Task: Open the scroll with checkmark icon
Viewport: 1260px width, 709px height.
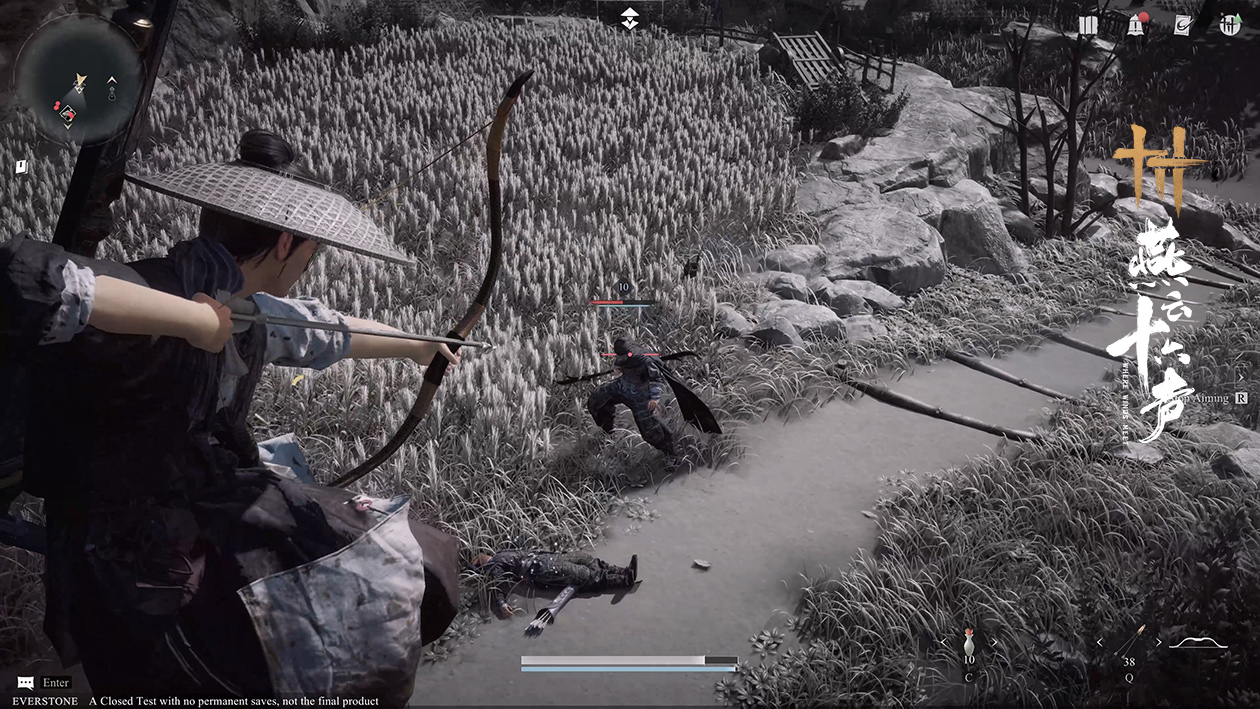Action: (1182, 25)
